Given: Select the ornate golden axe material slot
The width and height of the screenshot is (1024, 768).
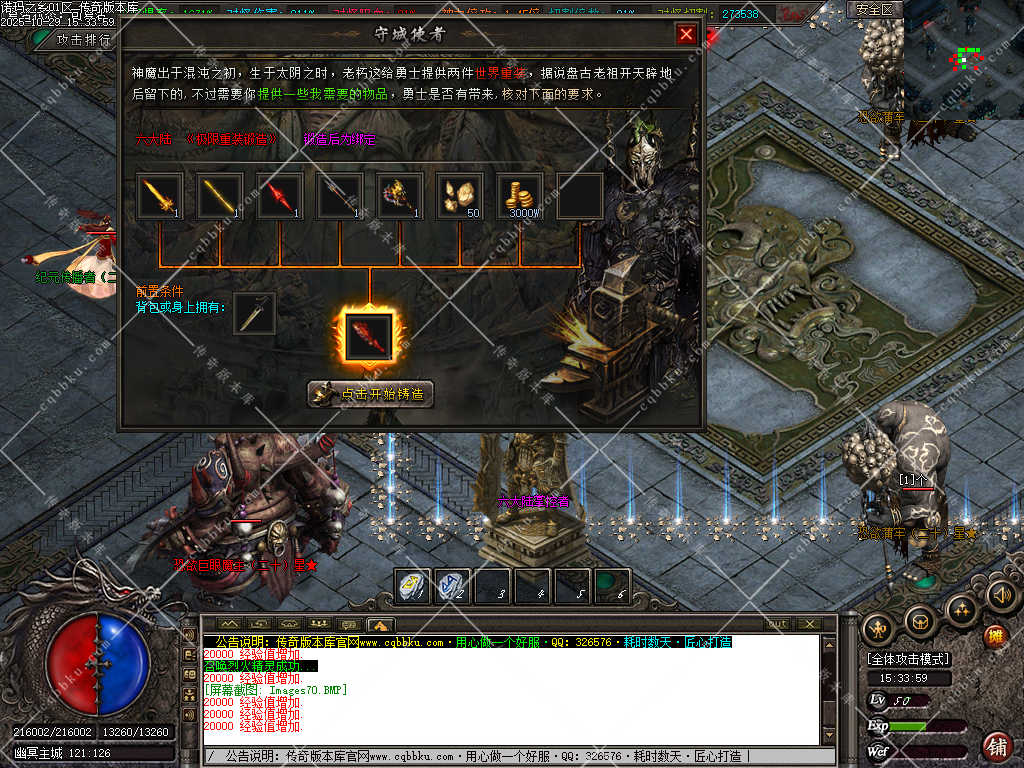Looking at the screenshot, I should [400, 196].
